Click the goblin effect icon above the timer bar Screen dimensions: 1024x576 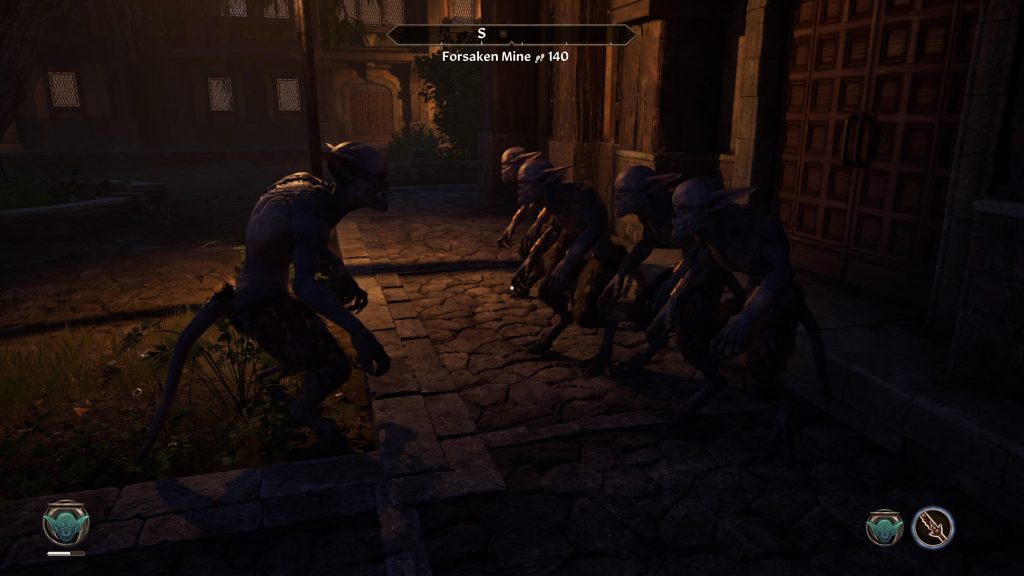(x=66, y=522)
